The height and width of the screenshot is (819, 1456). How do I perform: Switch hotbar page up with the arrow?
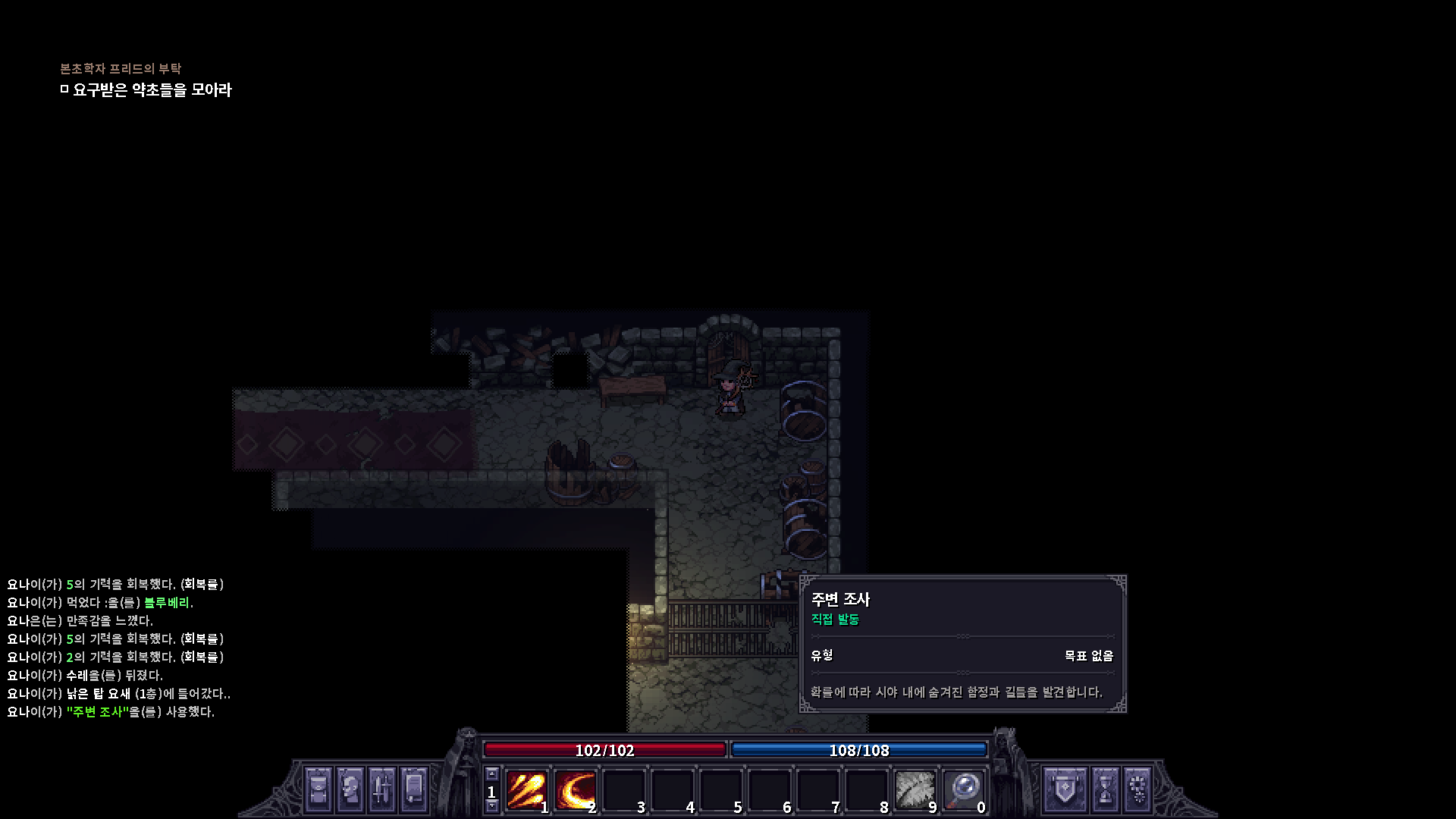pyautogui.click(x=492, y=774)
